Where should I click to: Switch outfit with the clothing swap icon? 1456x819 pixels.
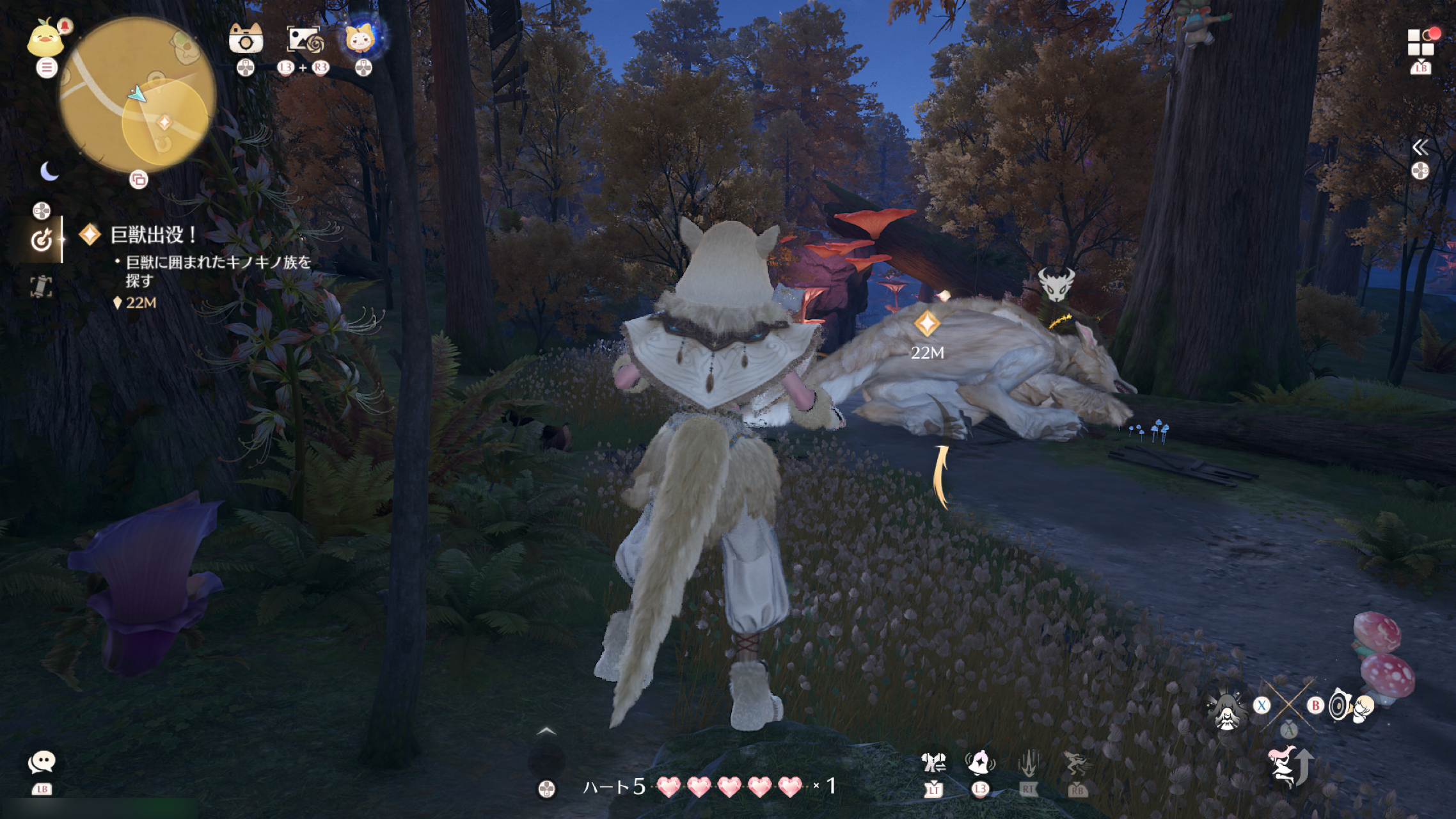(x=933, y=763)
